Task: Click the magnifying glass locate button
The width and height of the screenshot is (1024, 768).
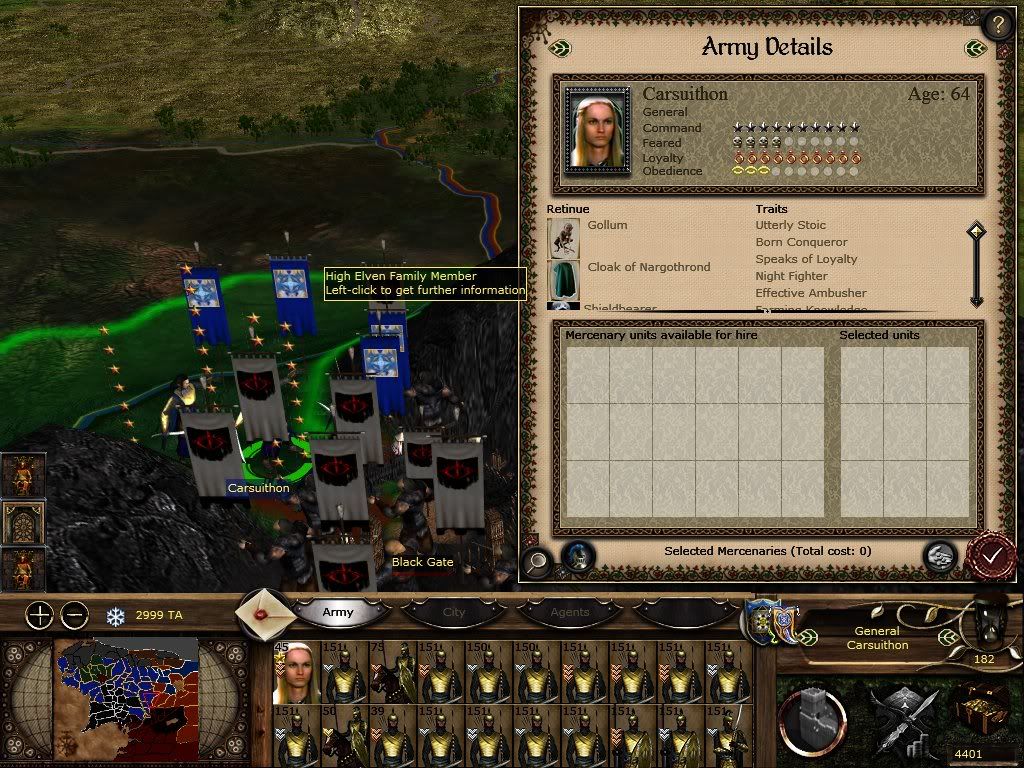Action: click(537, 561)
